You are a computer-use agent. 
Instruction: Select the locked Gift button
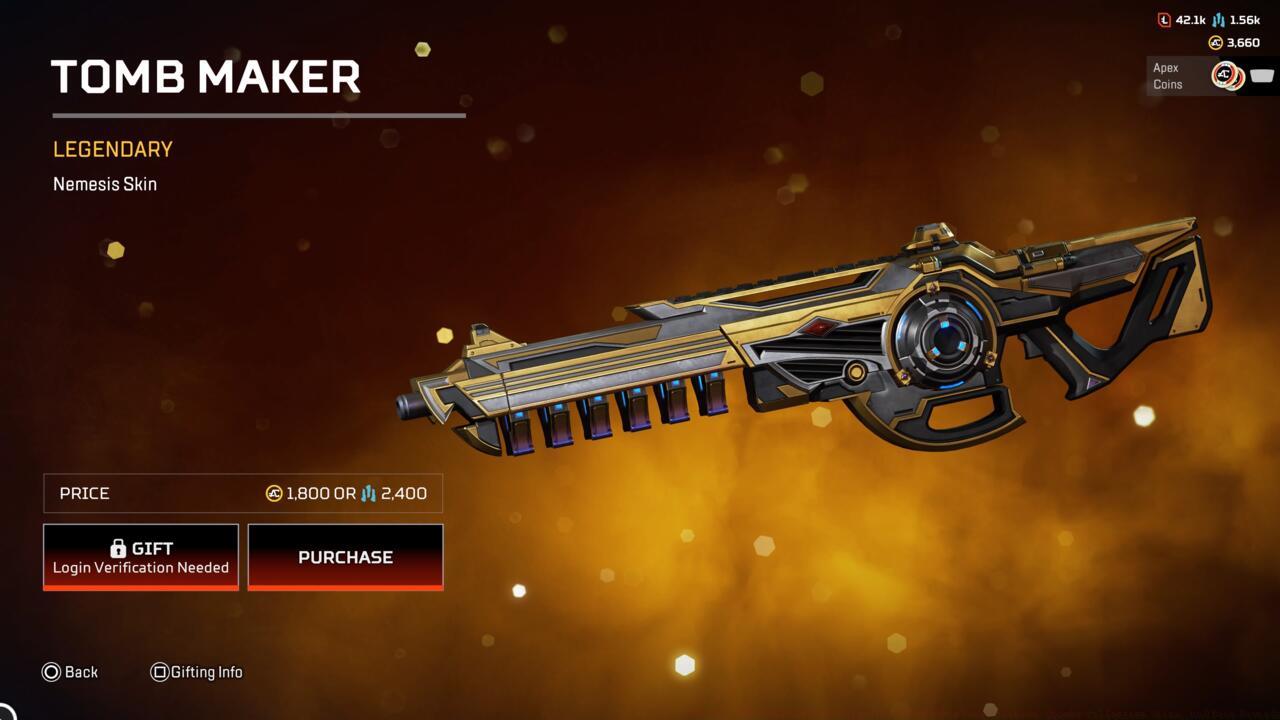click(141, 557)
